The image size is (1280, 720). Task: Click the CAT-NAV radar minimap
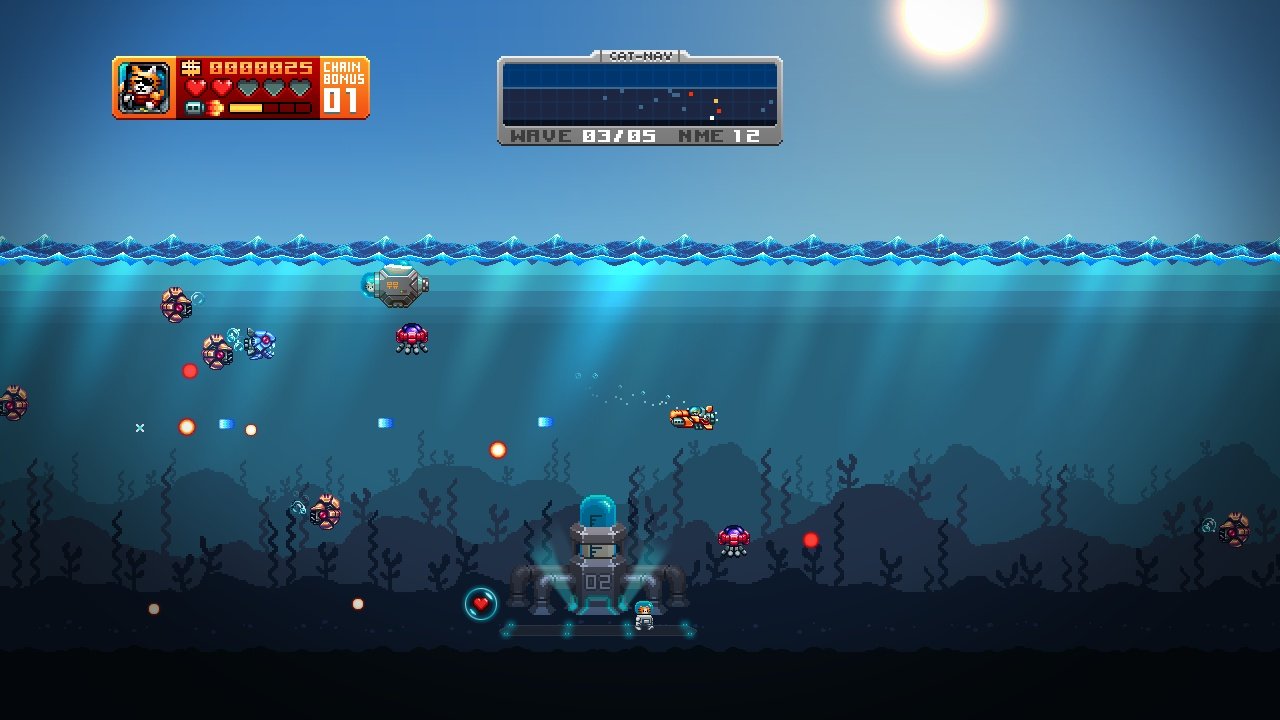click(640, 95)
